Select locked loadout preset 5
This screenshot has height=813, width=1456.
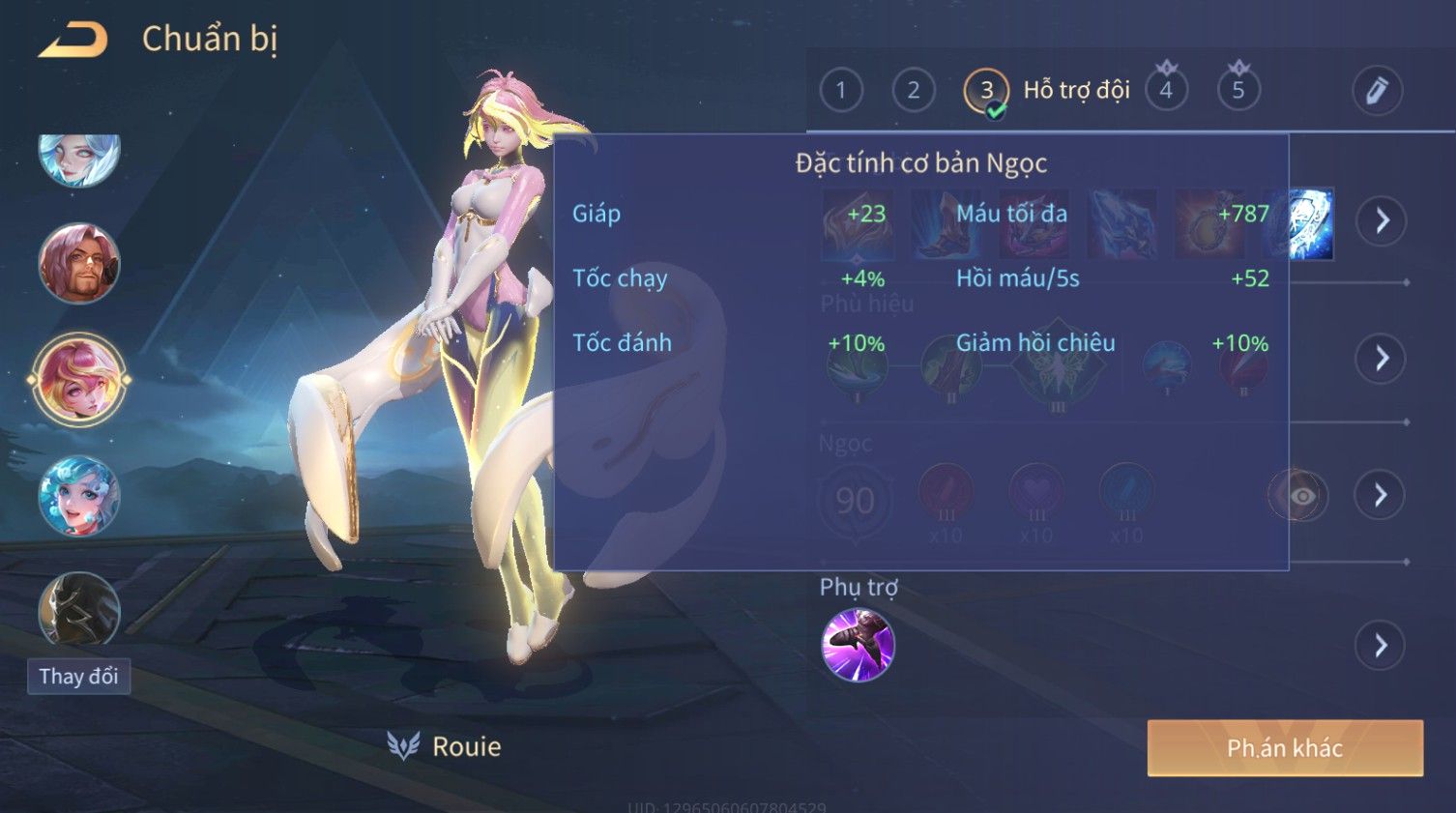1238,91
